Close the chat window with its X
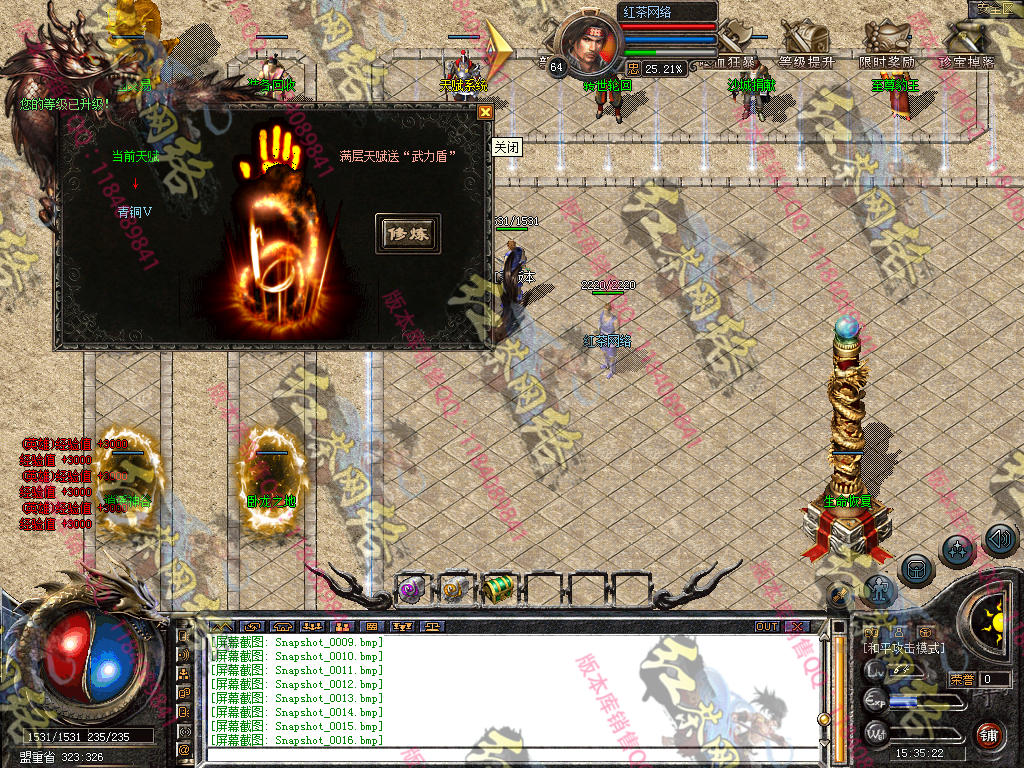This screenshot has width=1024, height=768. [796, 627]
